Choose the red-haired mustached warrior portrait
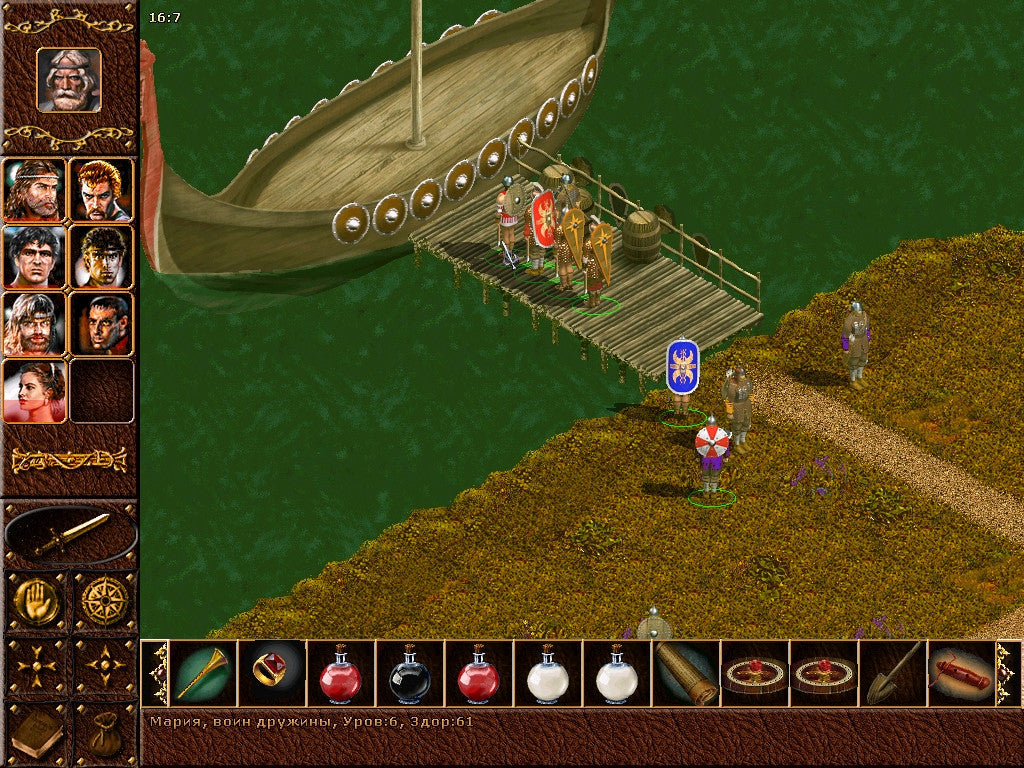This screenshot has height=768, width=1024. click(102, 189)
